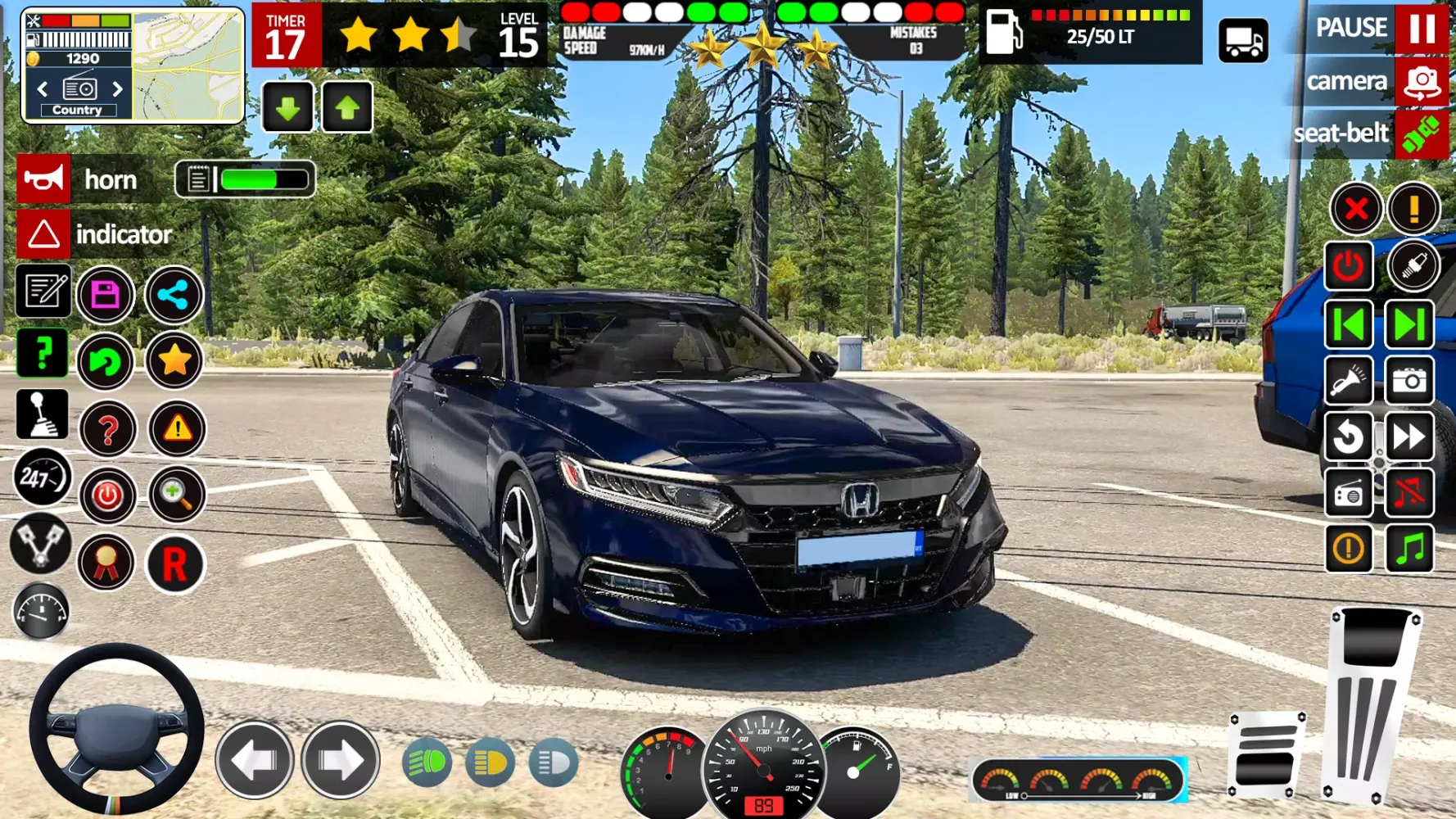This screenshot has height=819, width=1456.
Task: Open the magnifier zoom icon
Action: pos(176,495)
